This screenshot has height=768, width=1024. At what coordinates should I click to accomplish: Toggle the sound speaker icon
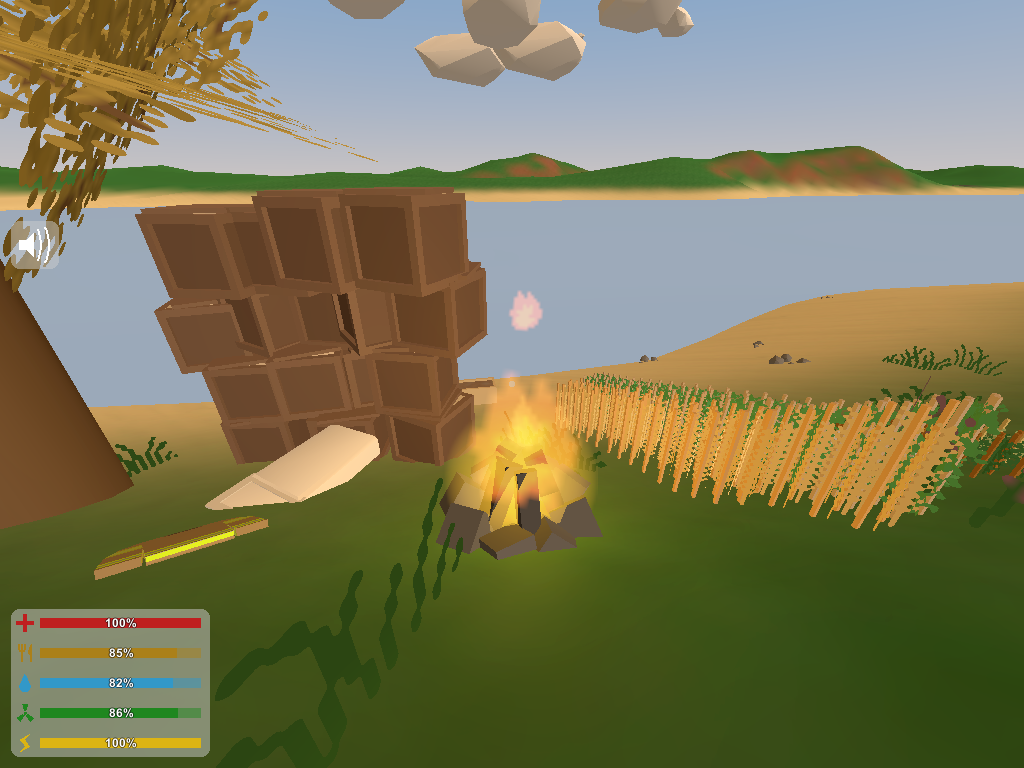click(35, 245)
